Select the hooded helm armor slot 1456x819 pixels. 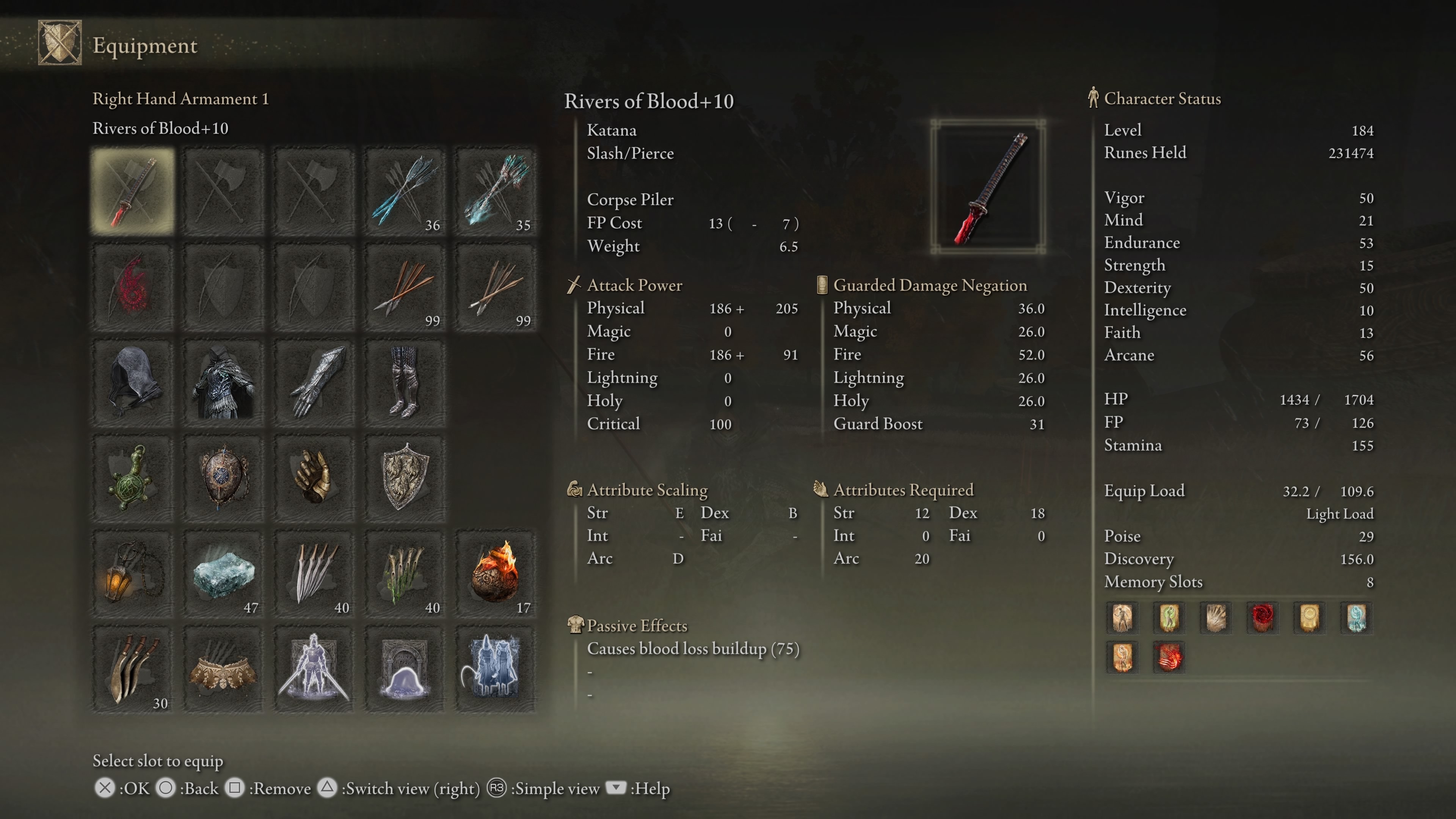tap(133, 383)
